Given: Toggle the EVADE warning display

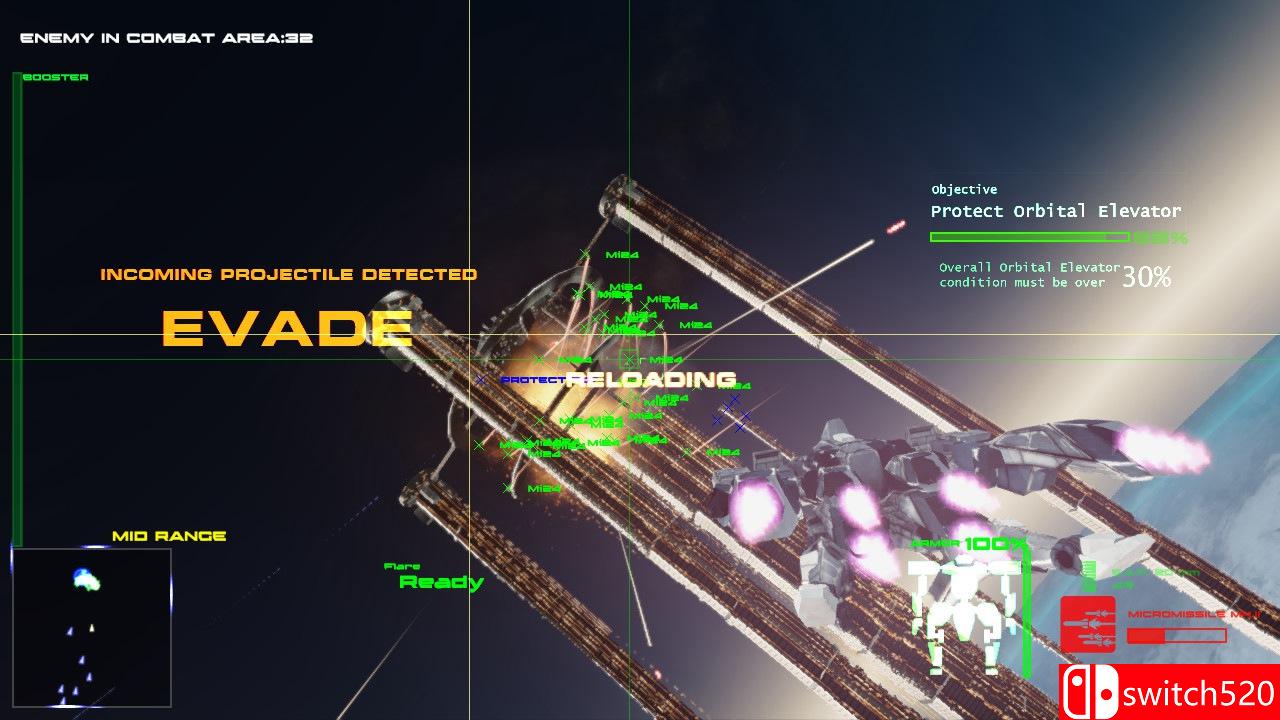Looking at the screenshot, I should [x=288, y=327].
